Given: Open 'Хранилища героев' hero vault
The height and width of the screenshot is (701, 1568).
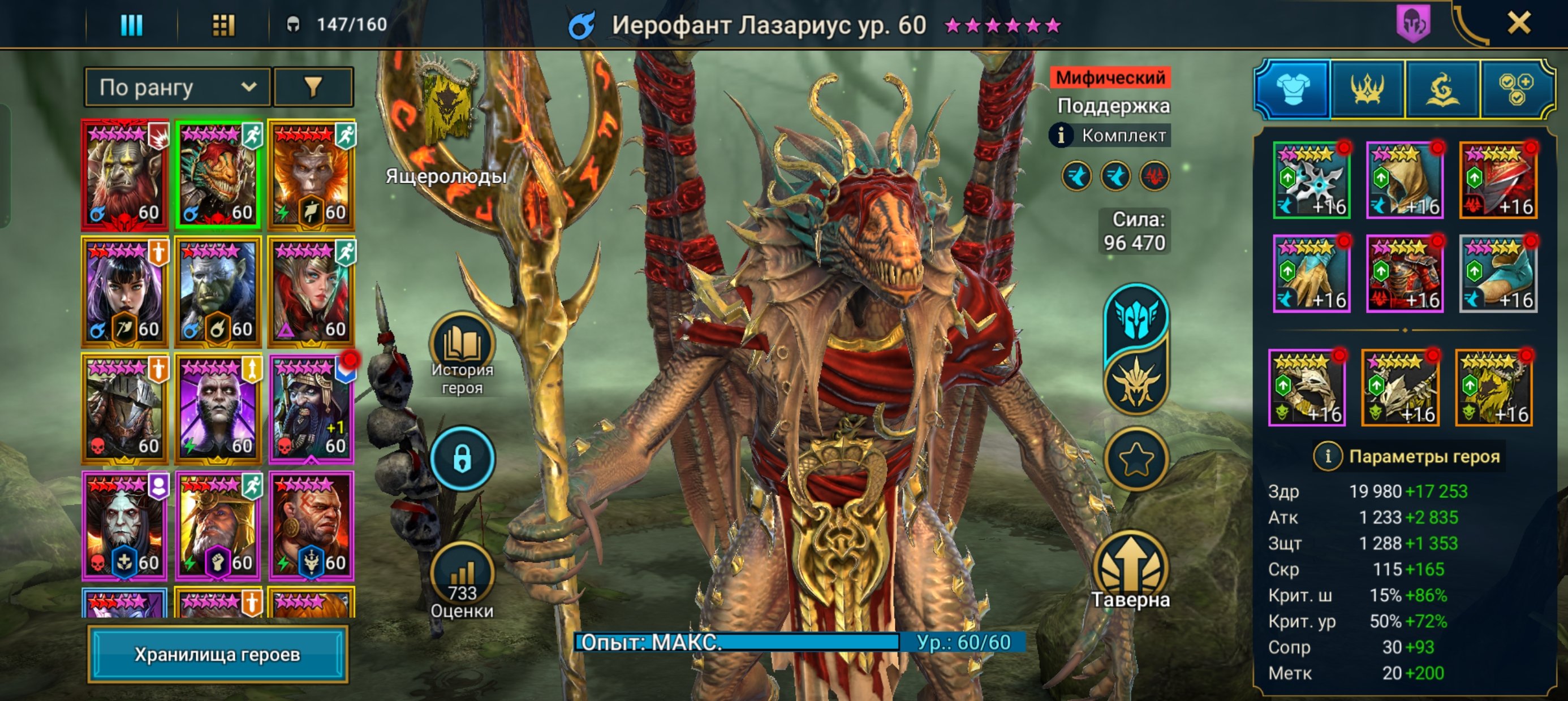Looking at the screenshot, I should pyautogui.click(x=217, y=654).
